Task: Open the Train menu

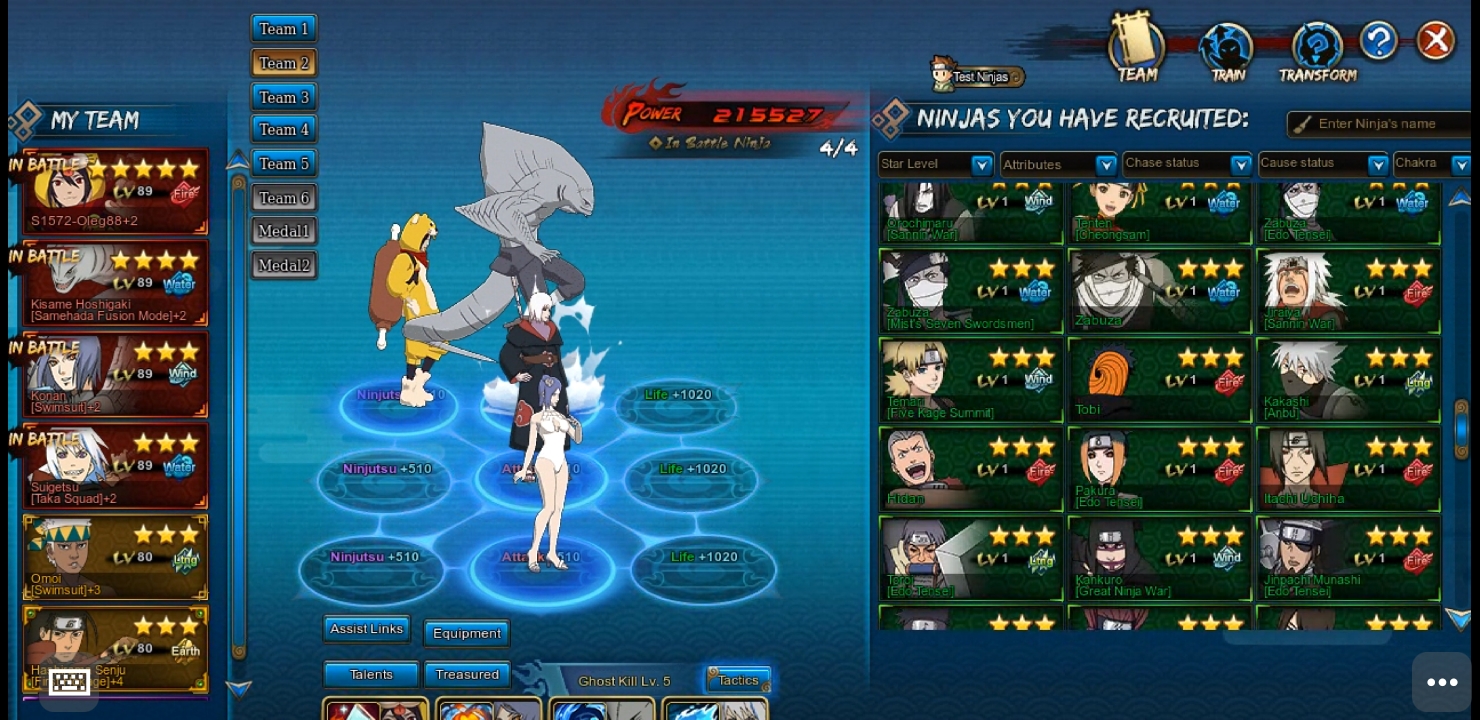Action: (x=1227, y=52)
